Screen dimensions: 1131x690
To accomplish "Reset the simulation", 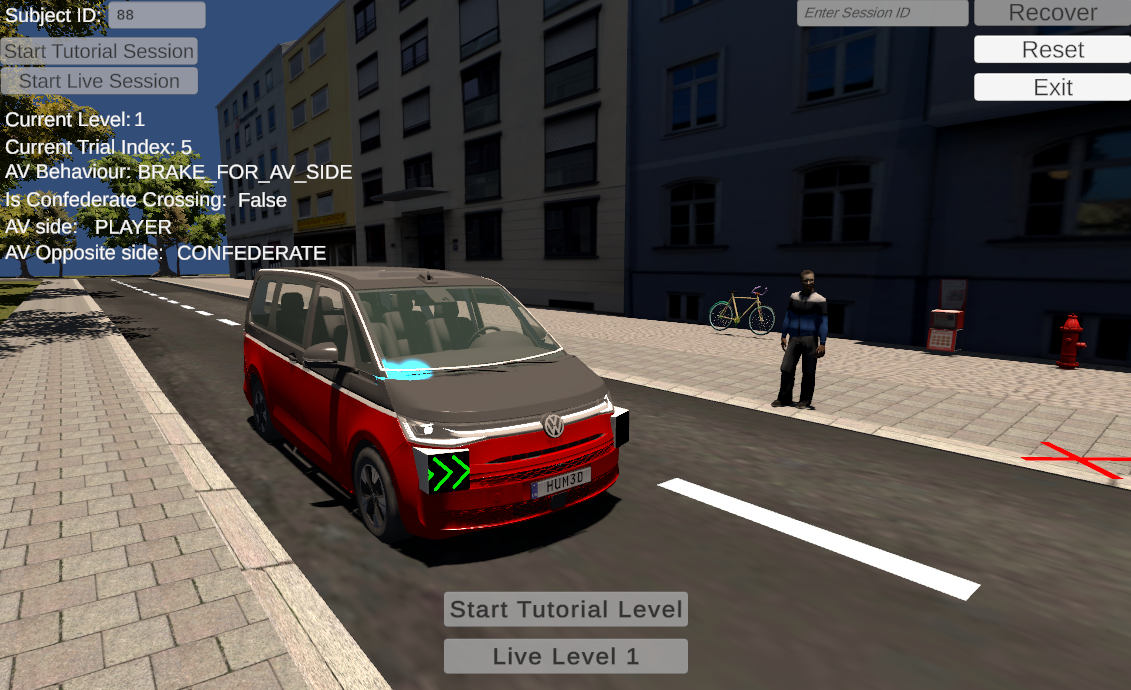I will pyautogui.click(x=1052, y=50).
